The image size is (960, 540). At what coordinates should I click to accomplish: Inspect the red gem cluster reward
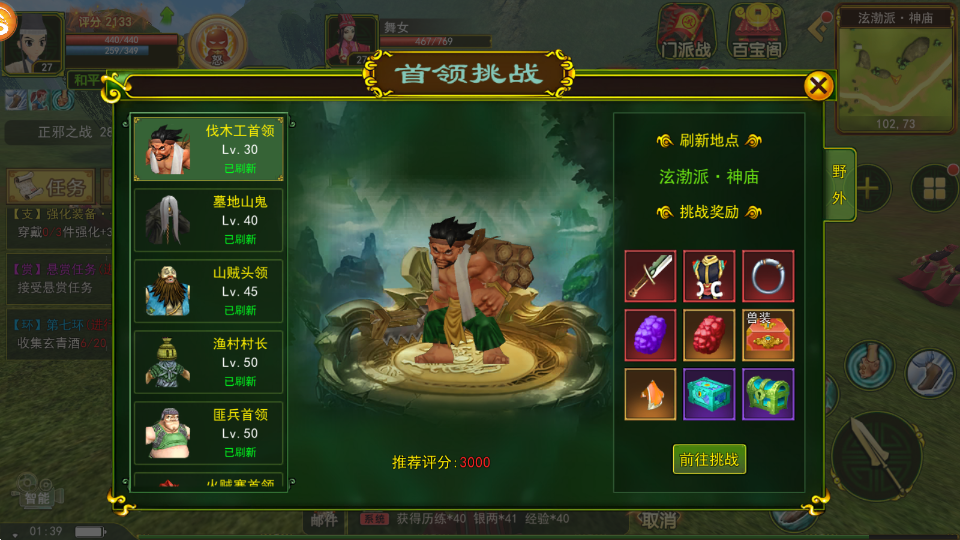[x=710, y=335]
